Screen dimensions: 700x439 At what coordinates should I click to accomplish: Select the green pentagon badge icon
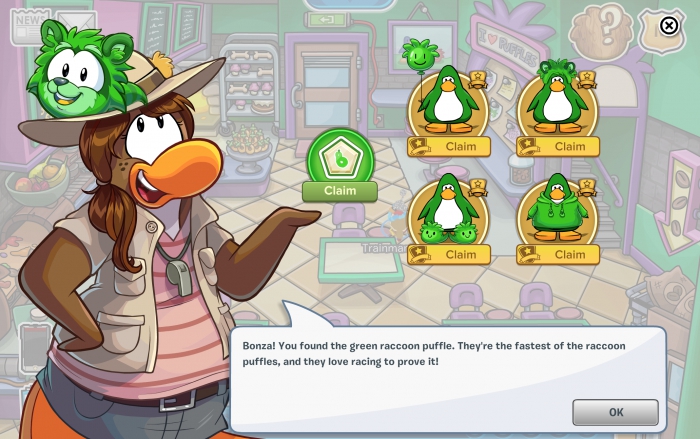pyautogui.click(x=340, y=156)
